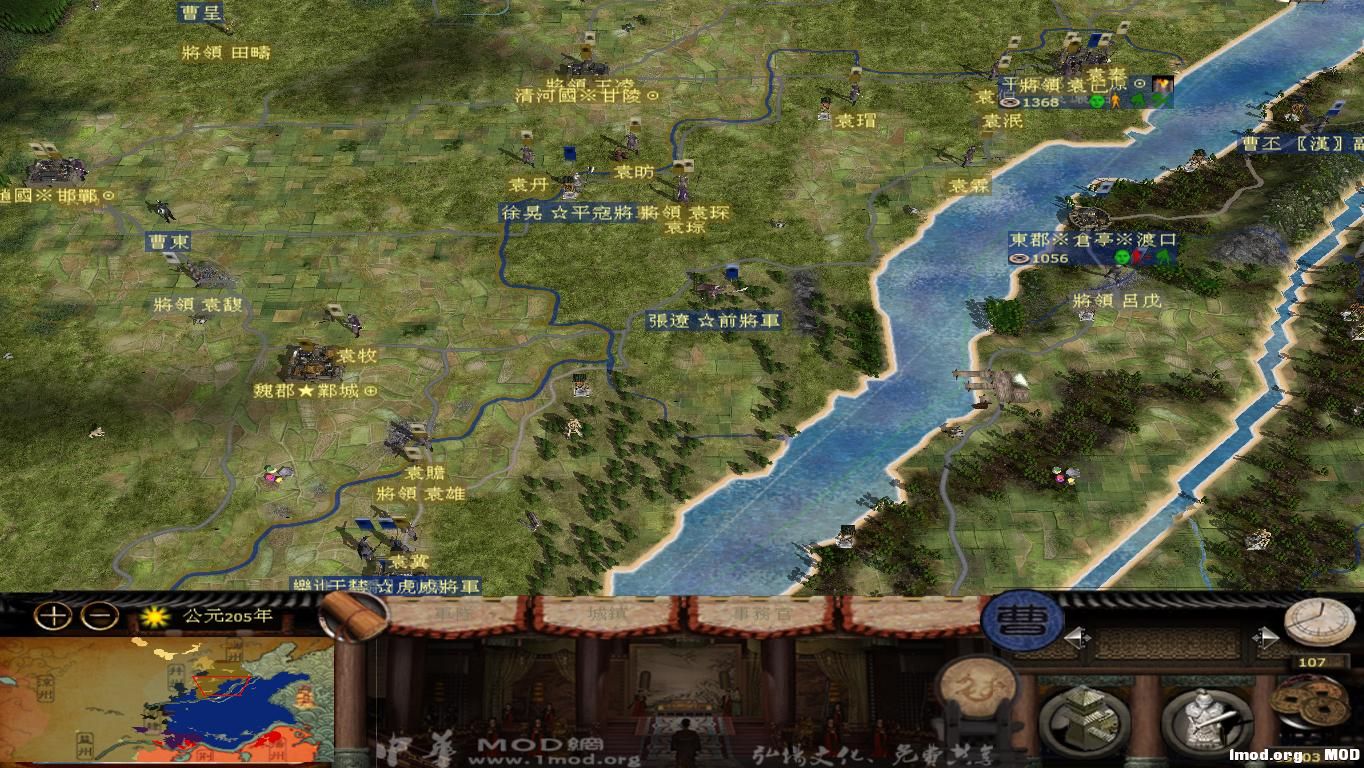The image size is (1364, 768).
Task: Click the flame warning icon beside 袁尚 settlement
Action: [x=1162, y=85]
